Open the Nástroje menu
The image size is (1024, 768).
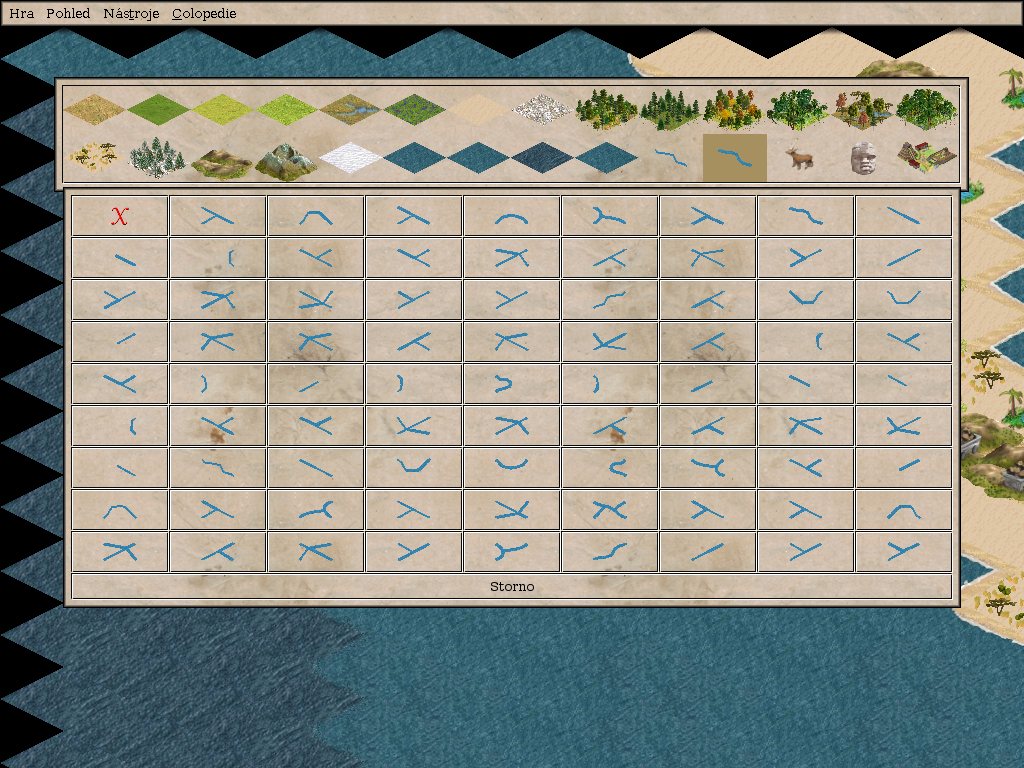pos(131,14)
